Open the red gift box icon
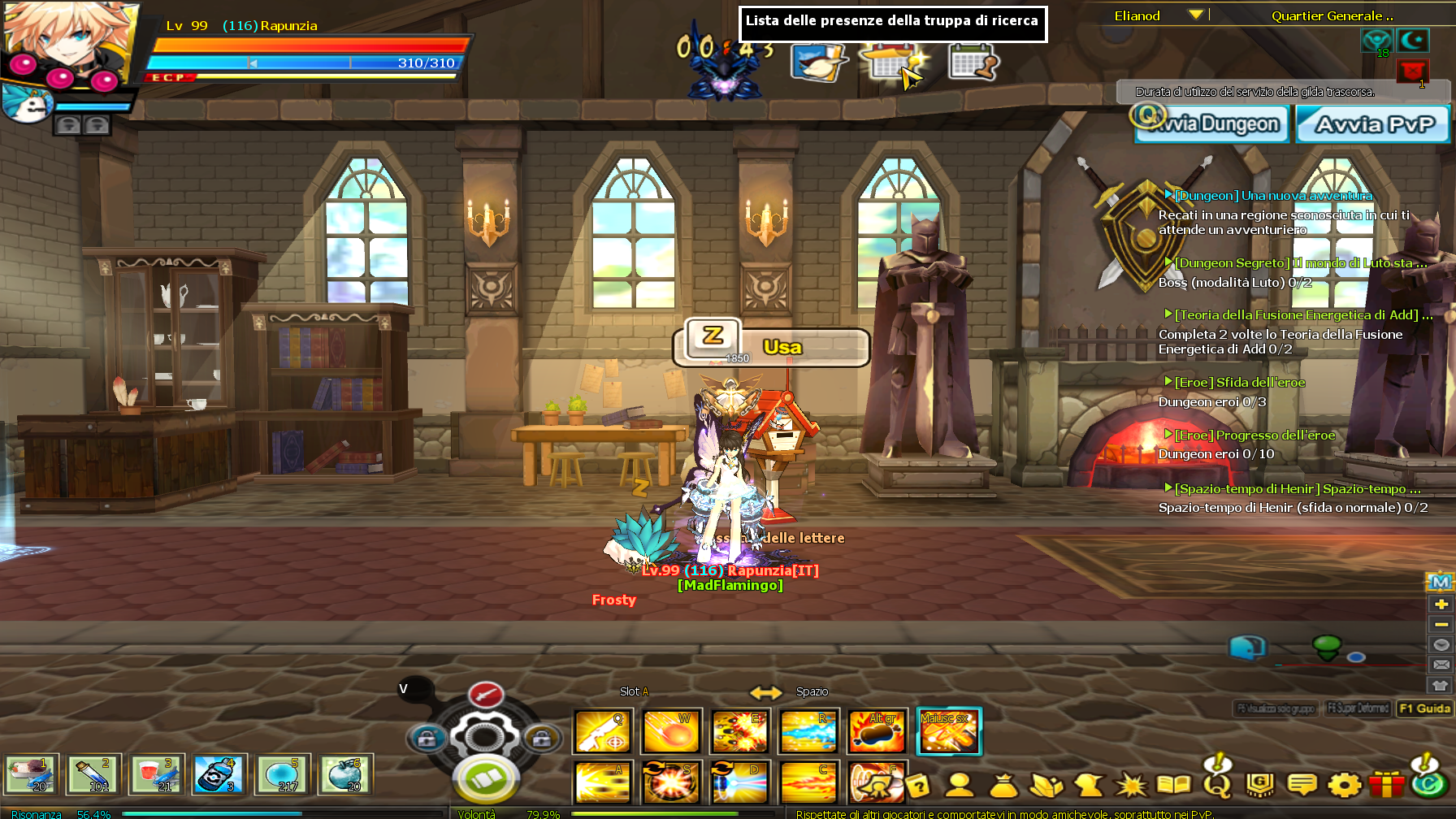This screenshot has height=819, width=1456. click(x=1386, y=785)
